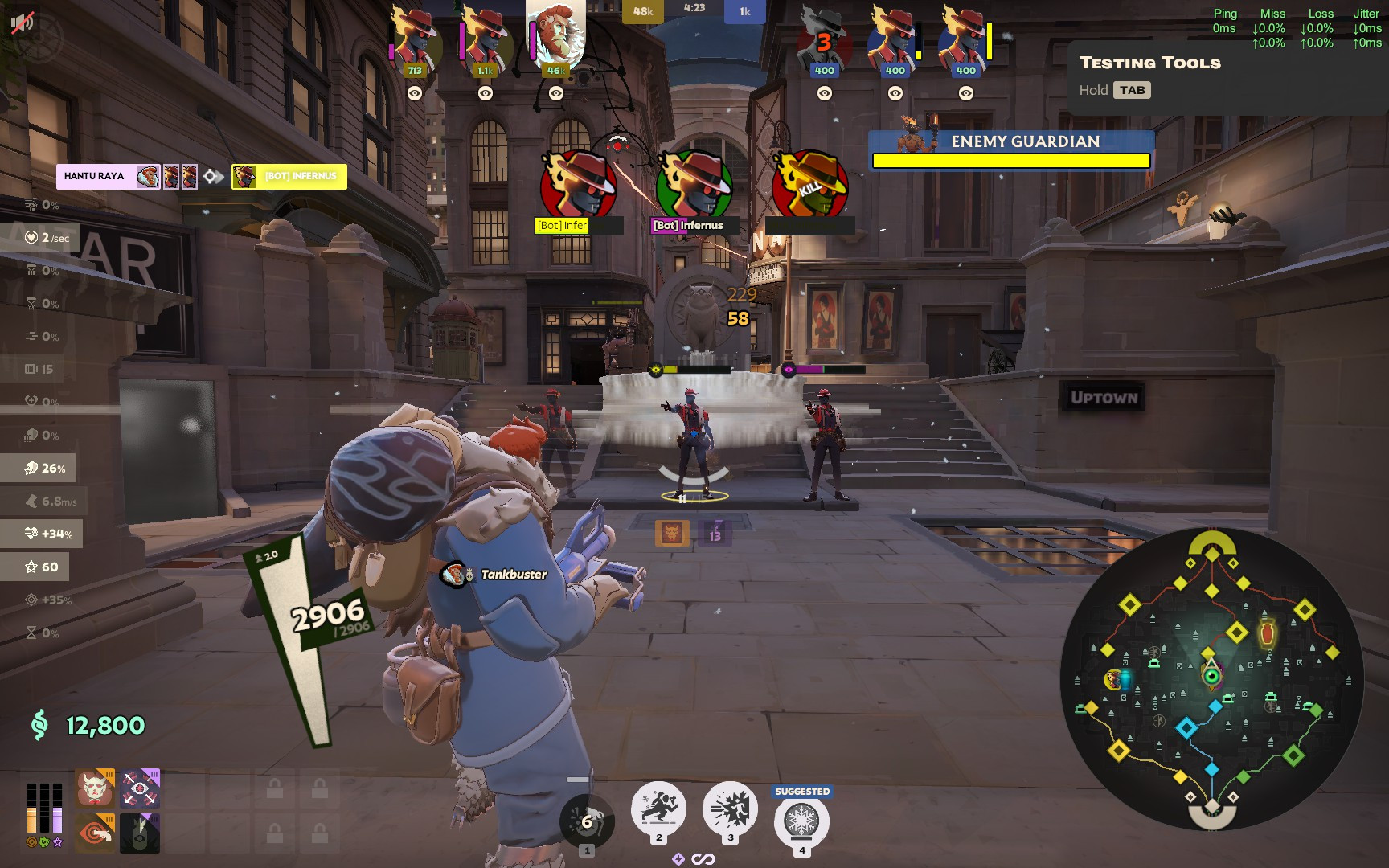Screen dimensions: 1389x868
Task: Click the circular minimap in the bottom-right
Action: pos(1212,683)
